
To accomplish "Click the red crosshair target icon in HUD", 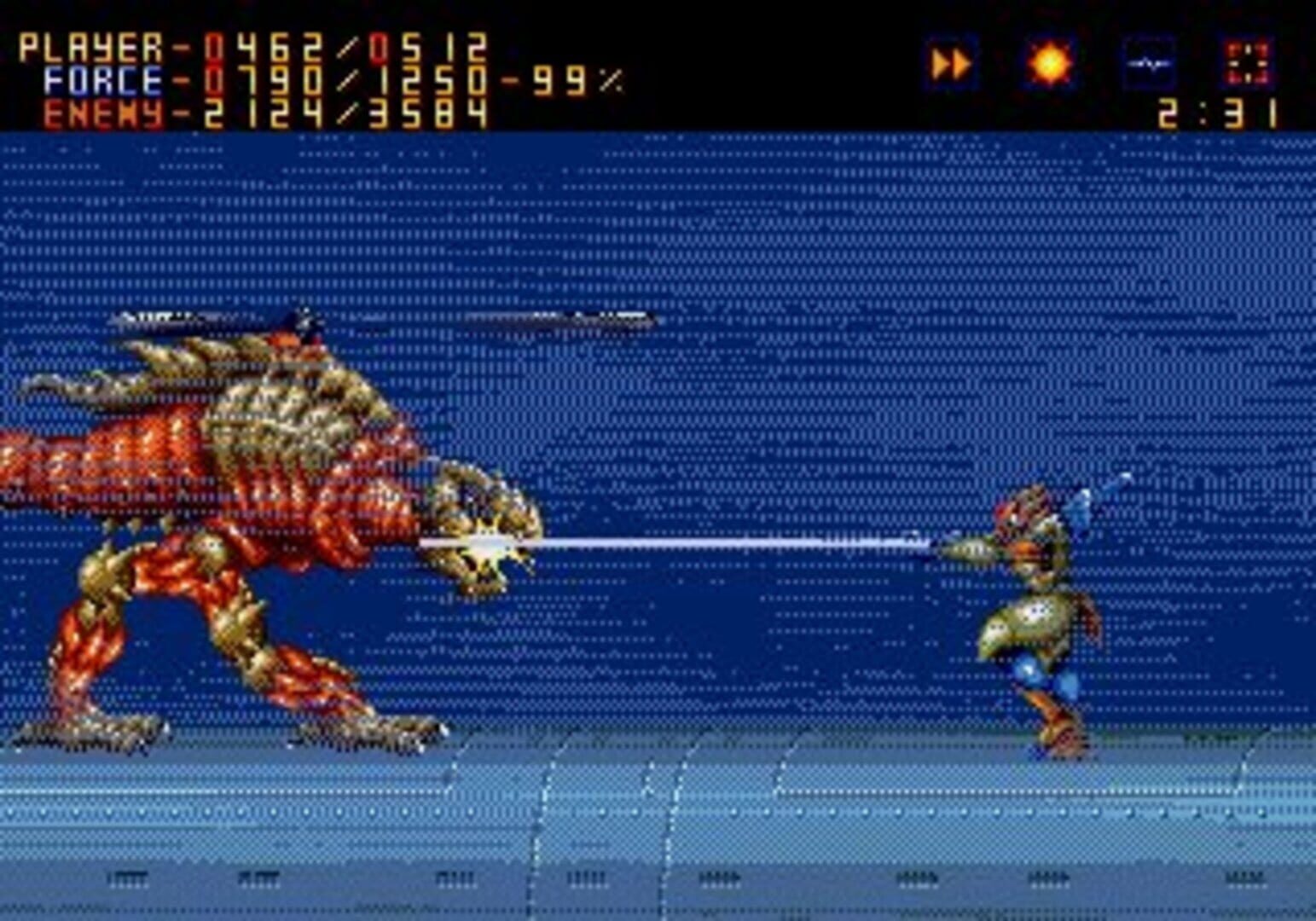I will (x=1247, y=61).
